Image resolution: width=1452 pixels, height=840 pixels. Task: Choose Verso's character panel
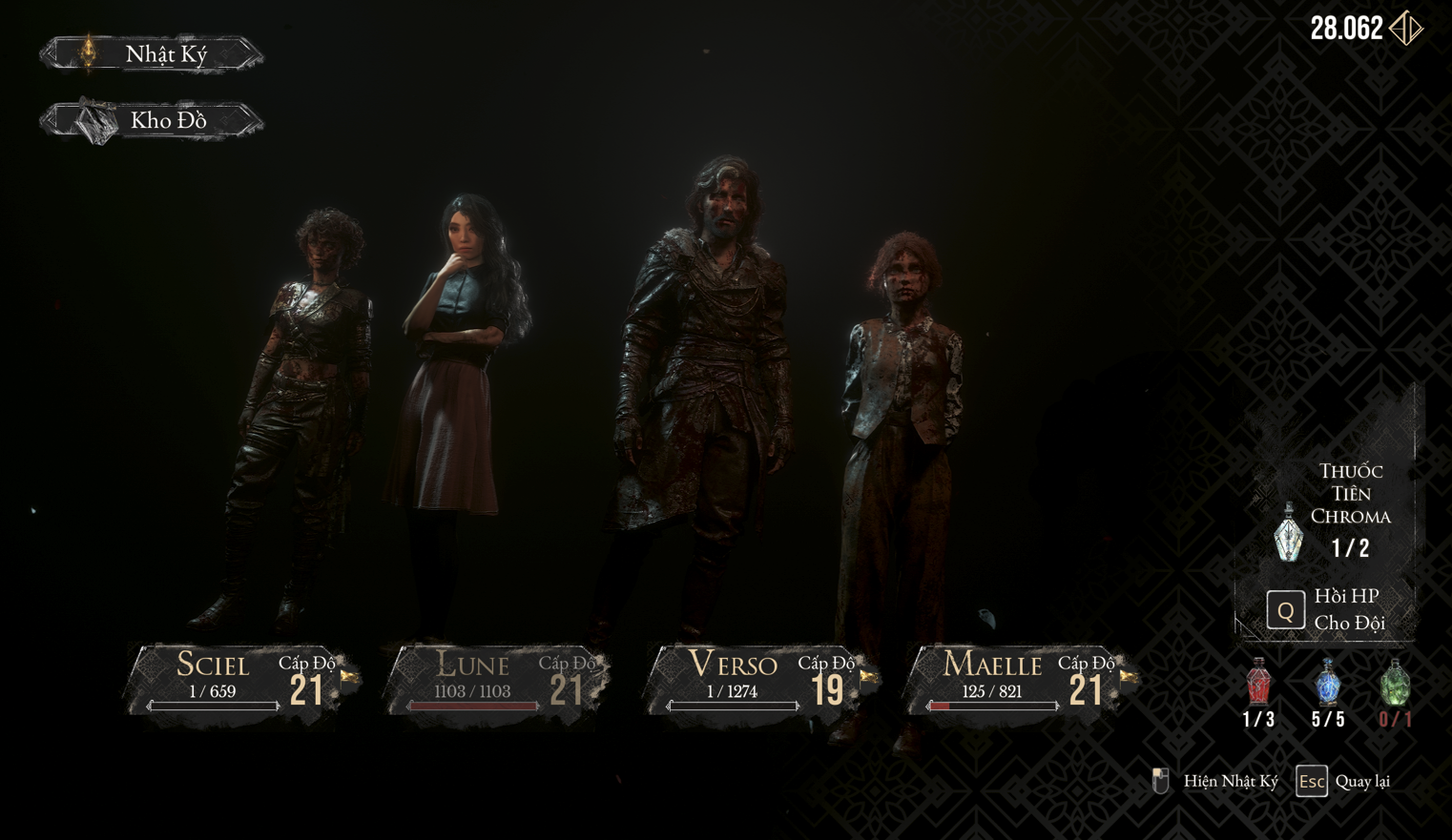(759, 681)
